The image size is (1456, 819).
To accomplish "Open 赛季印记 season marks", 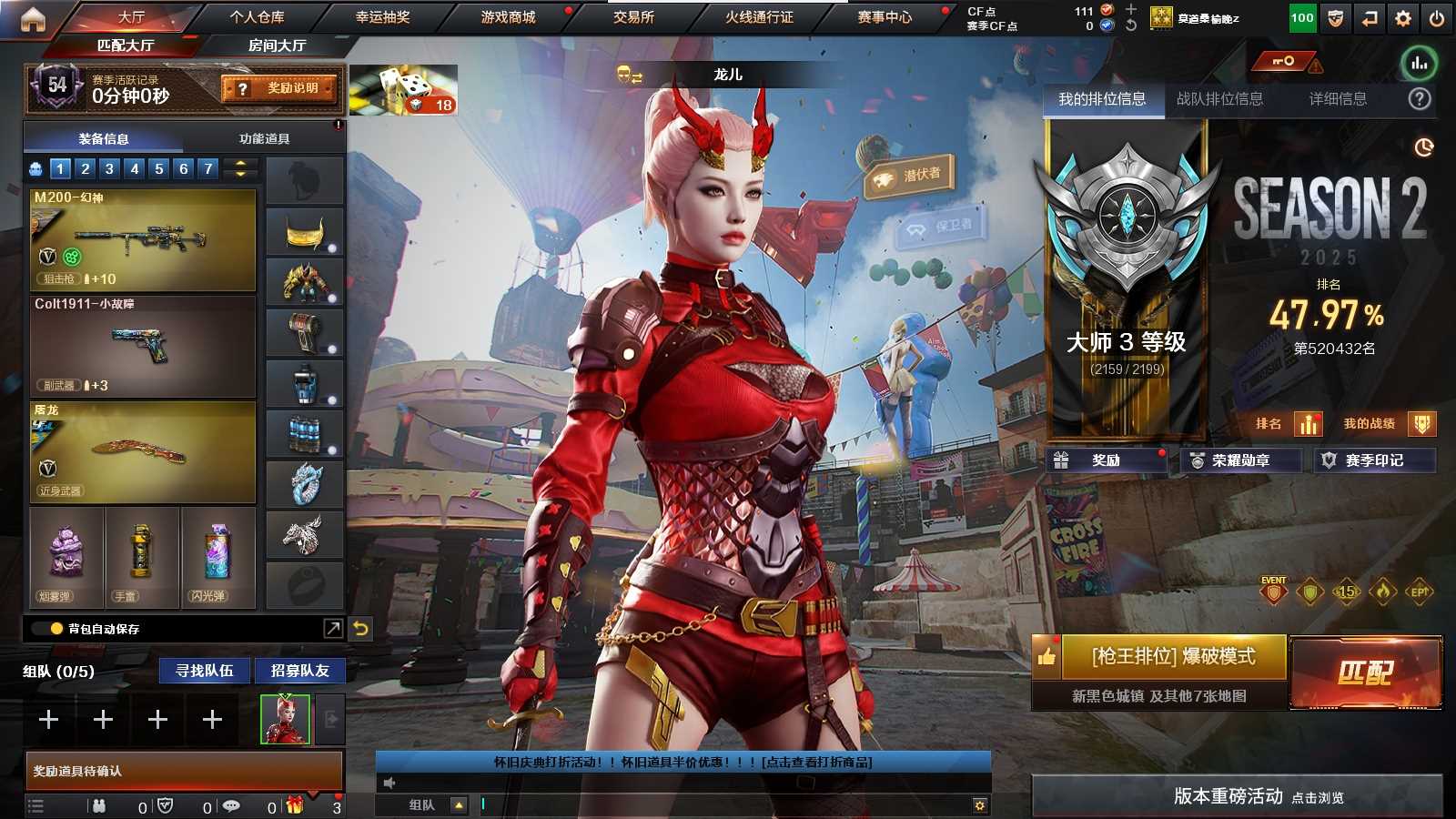I will [x=1373, y=460].
